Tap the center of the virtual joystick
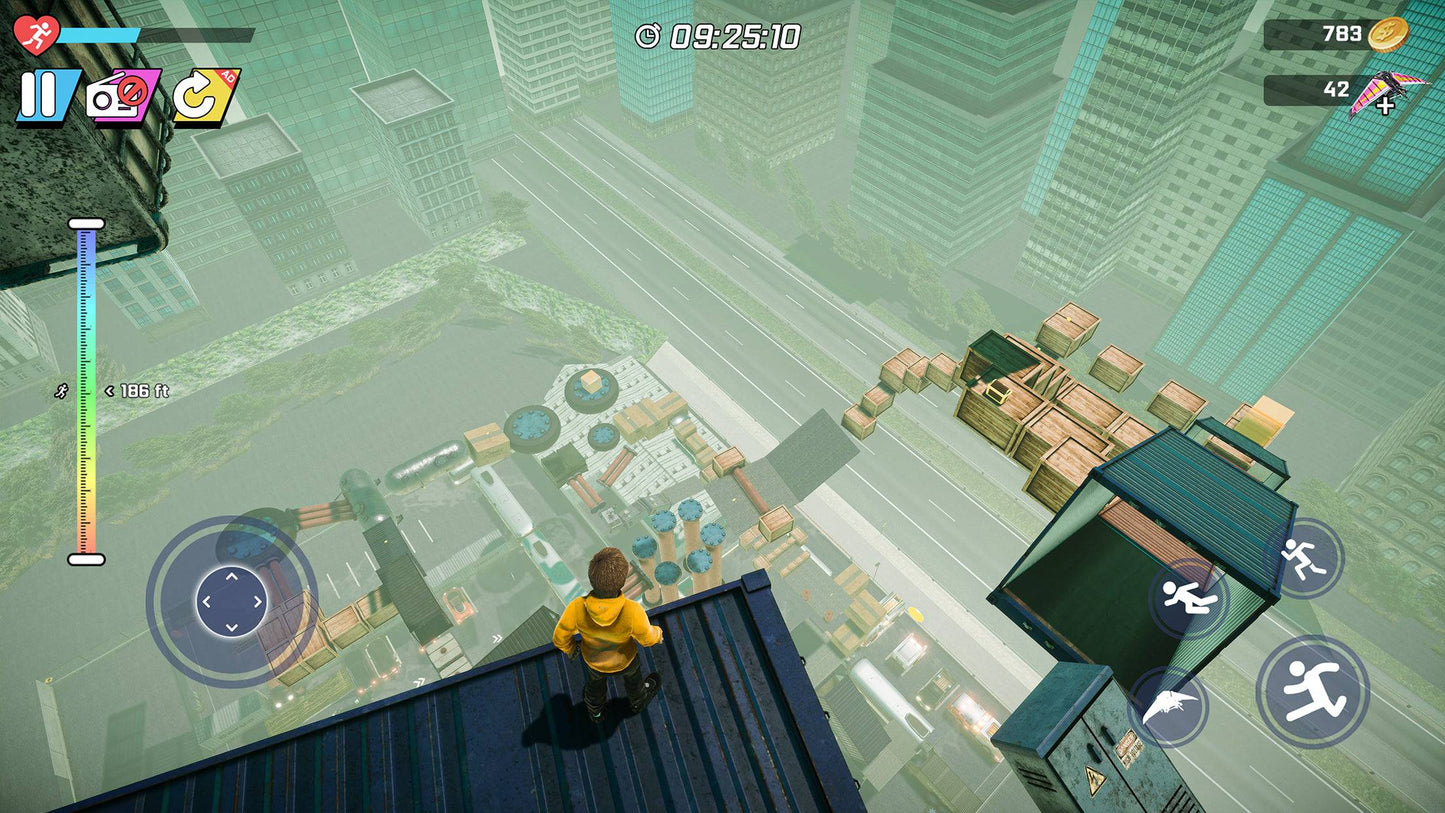The width and height of the screenshot is (1445, 813). pyautogui.click(x=231, y=601)
